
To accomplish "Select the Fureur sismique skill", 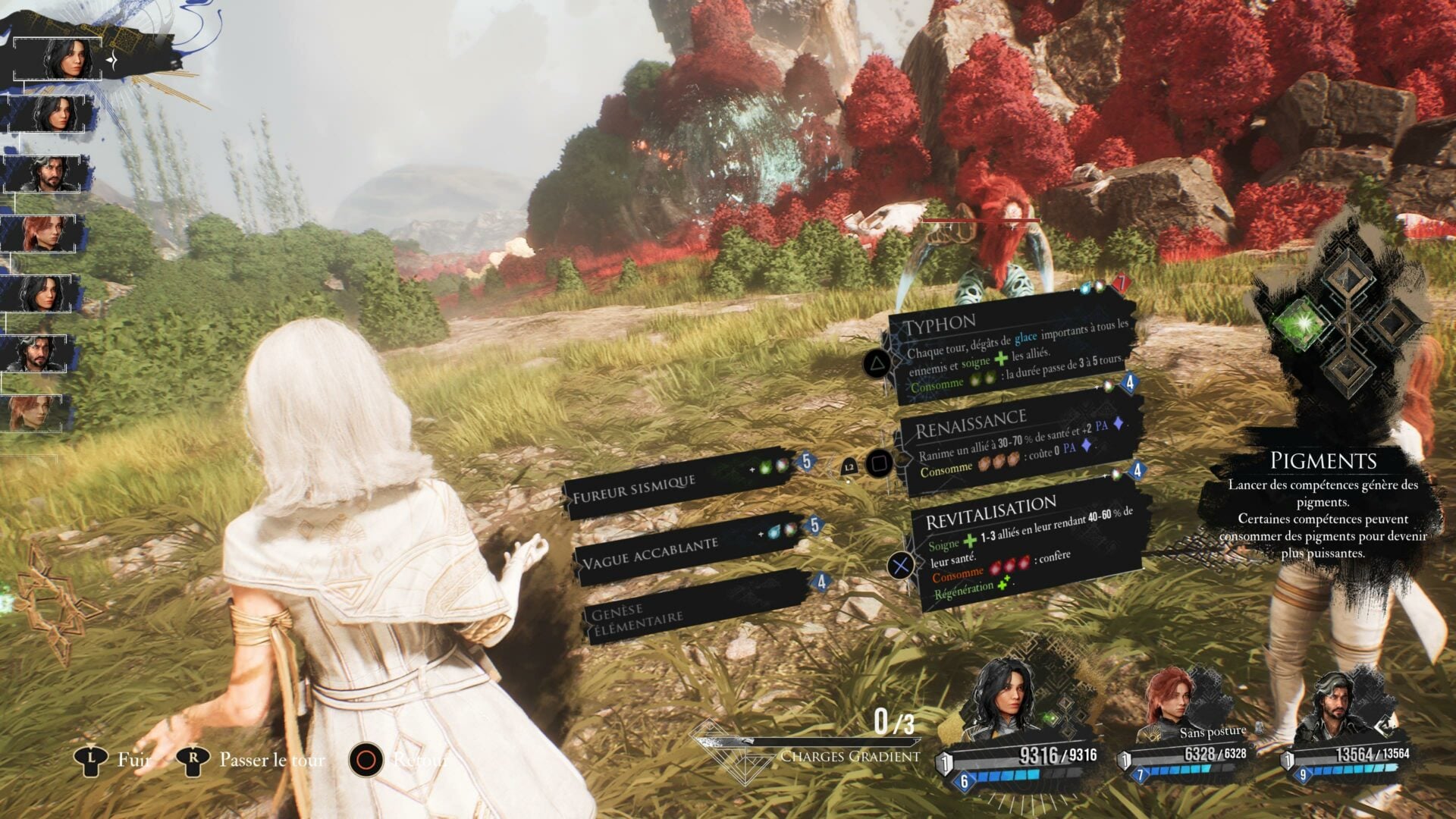I will pyautogui.click(x=682, y=484).
